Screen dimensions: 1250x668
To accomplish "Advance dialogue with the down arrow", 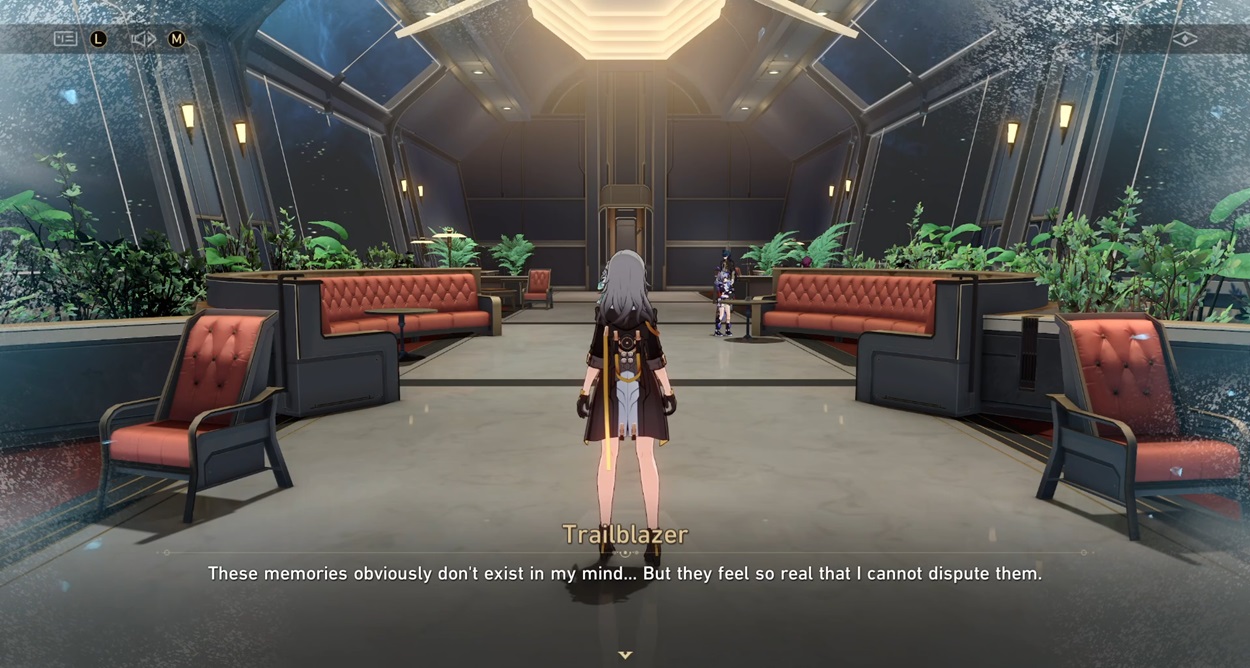I will 625,655.
